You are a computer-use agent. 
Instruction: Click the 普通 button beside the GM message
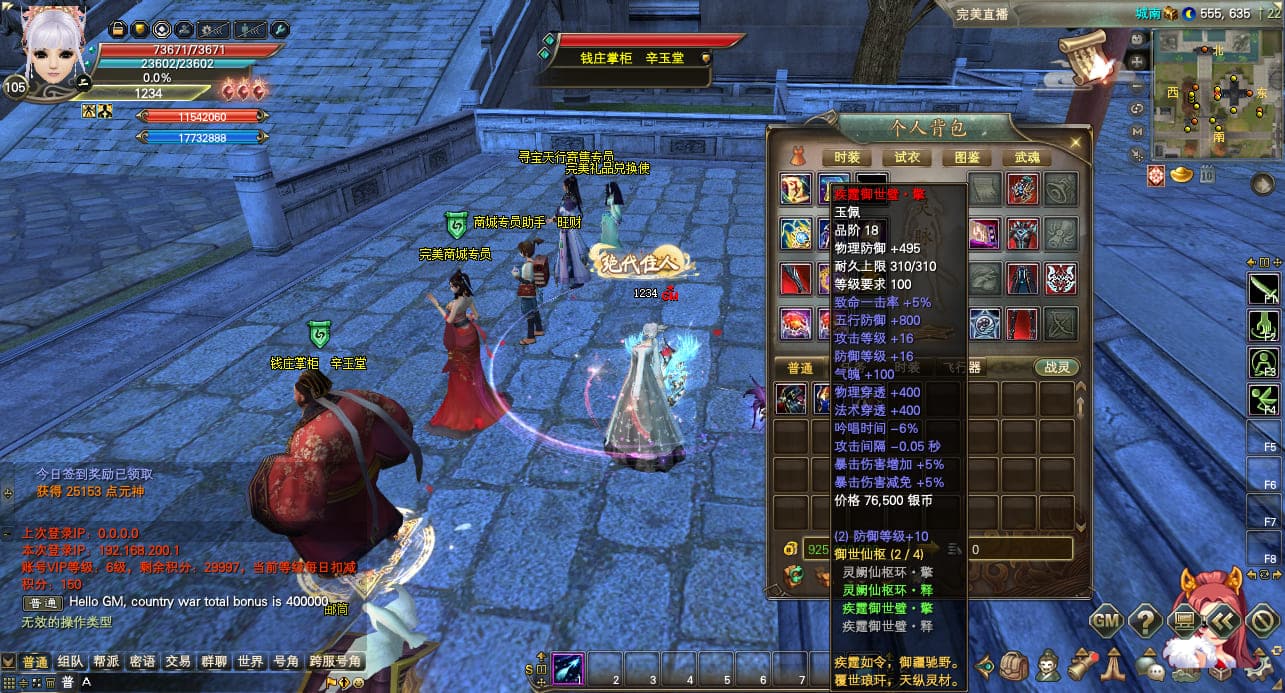43,603
